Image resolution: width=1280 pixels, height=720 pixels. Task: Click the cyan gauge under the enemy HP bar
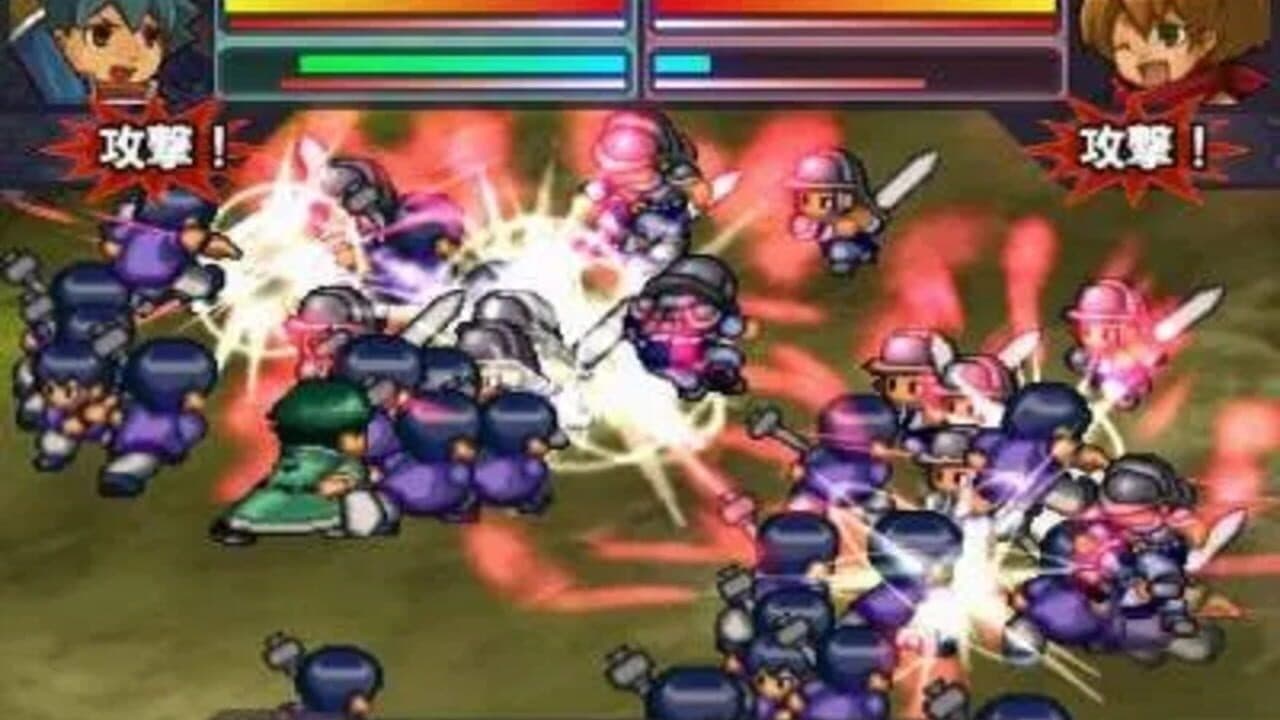point(680,62)
